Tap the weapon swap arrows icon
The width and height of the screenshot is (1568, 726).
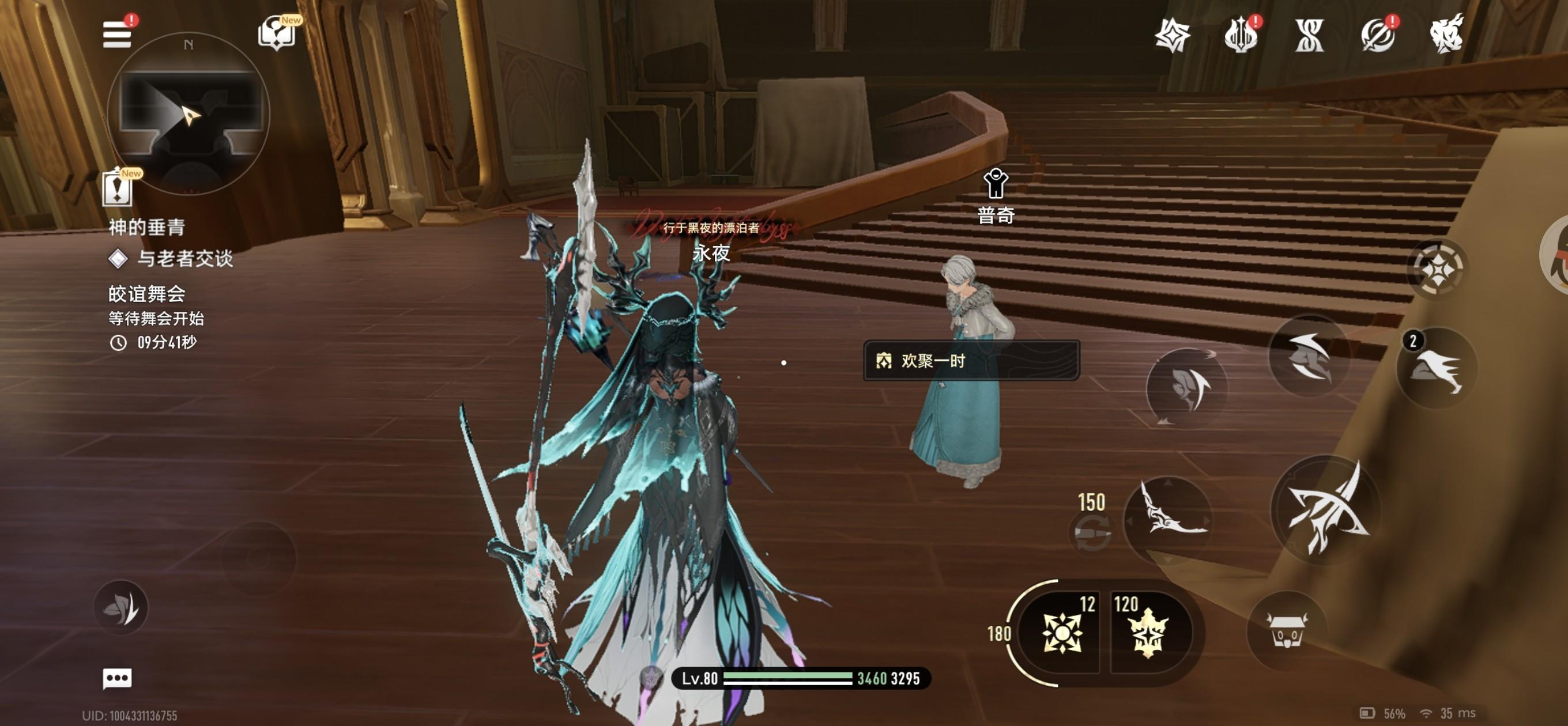(1092, 532)
